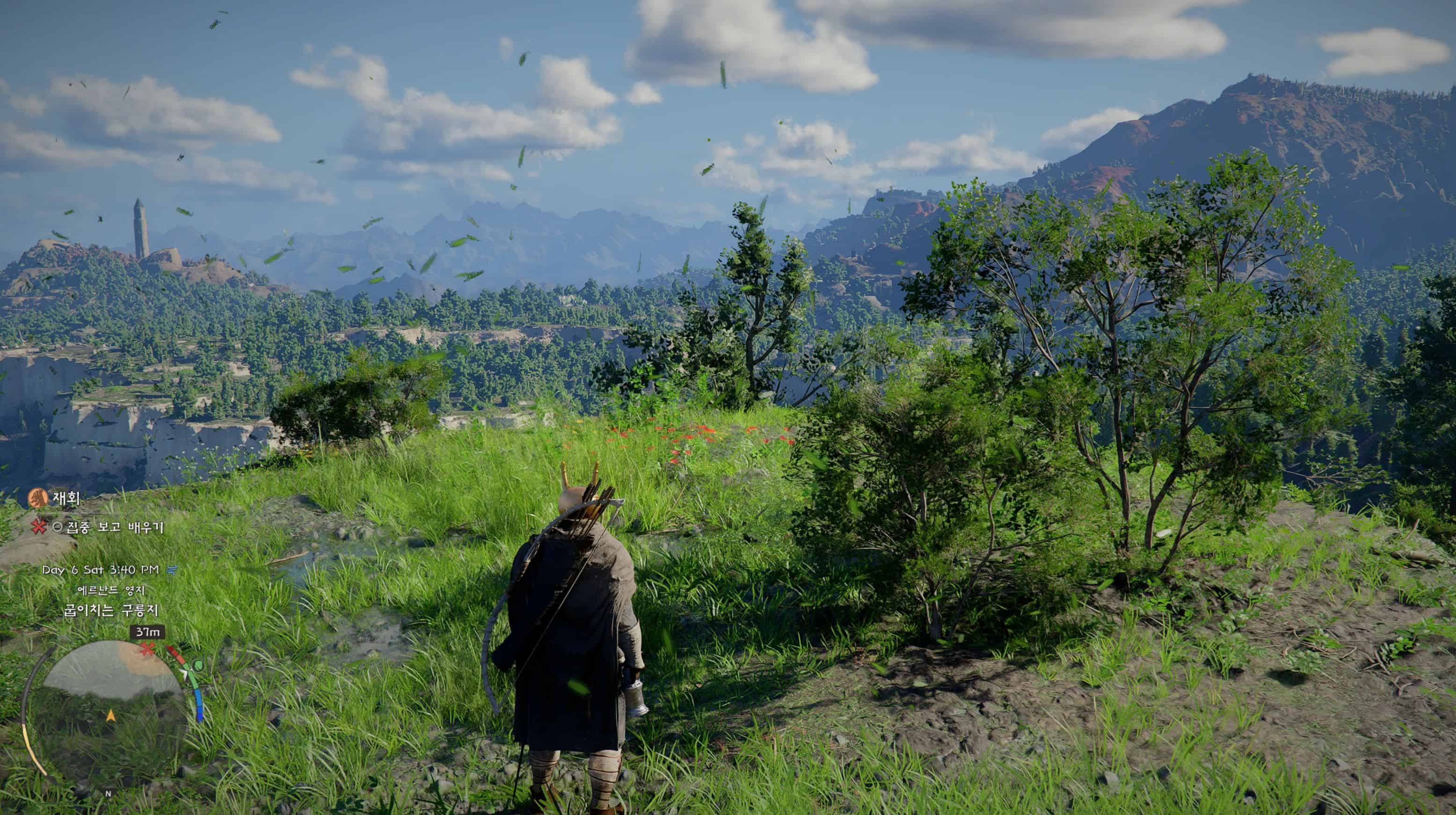Click the round orange 재회 quest emblem
The height and width of the screenshot is (815, 1456).
38,498
